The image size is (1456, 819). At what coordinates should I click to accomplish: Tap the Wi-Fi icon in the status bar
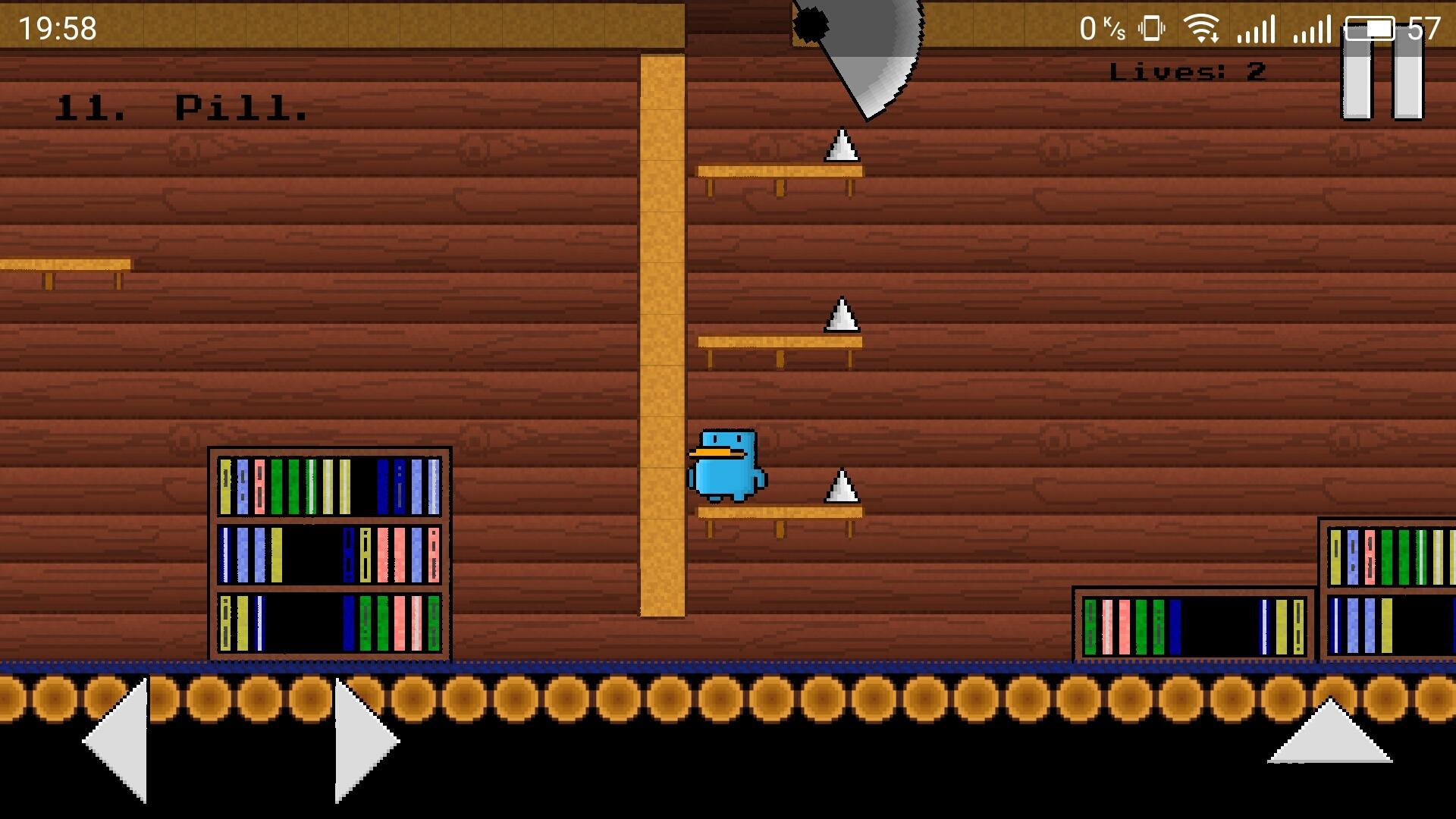pyautogui.click(x=1202, y=29)
